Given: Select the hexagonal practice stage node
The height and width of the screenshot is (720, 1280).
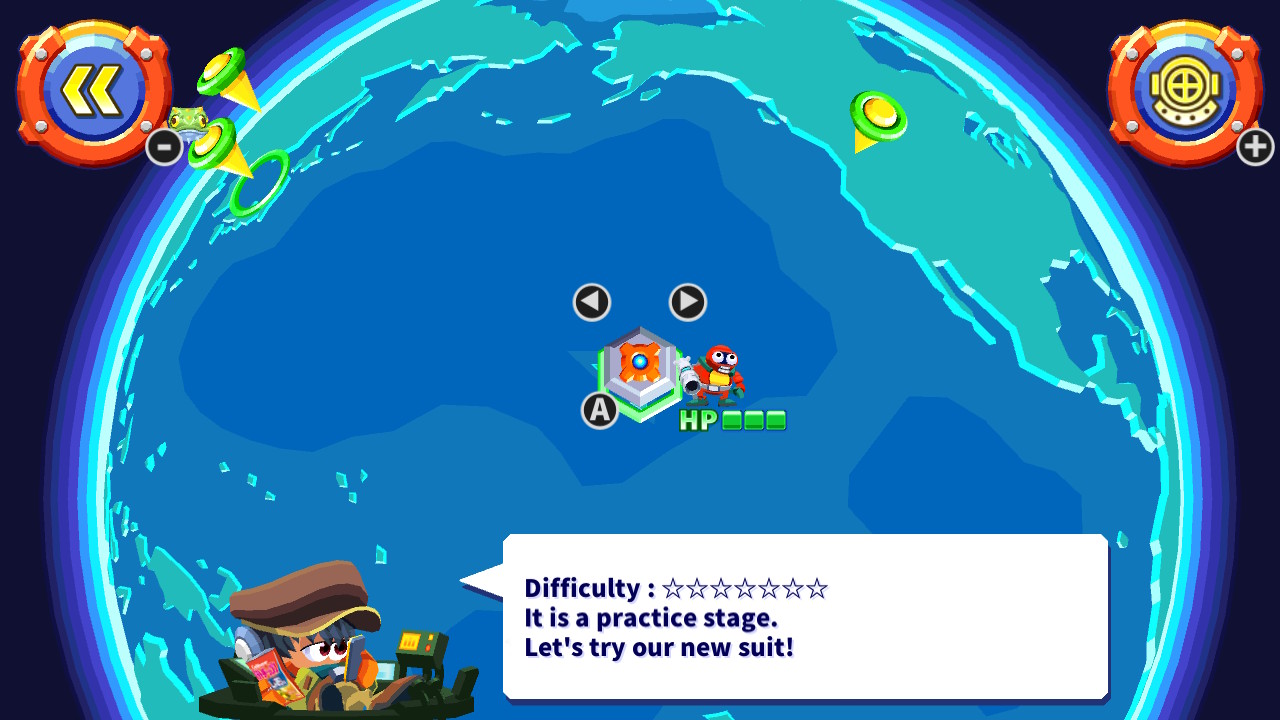Looking at the screenshot, I should (x=640, y=372).
